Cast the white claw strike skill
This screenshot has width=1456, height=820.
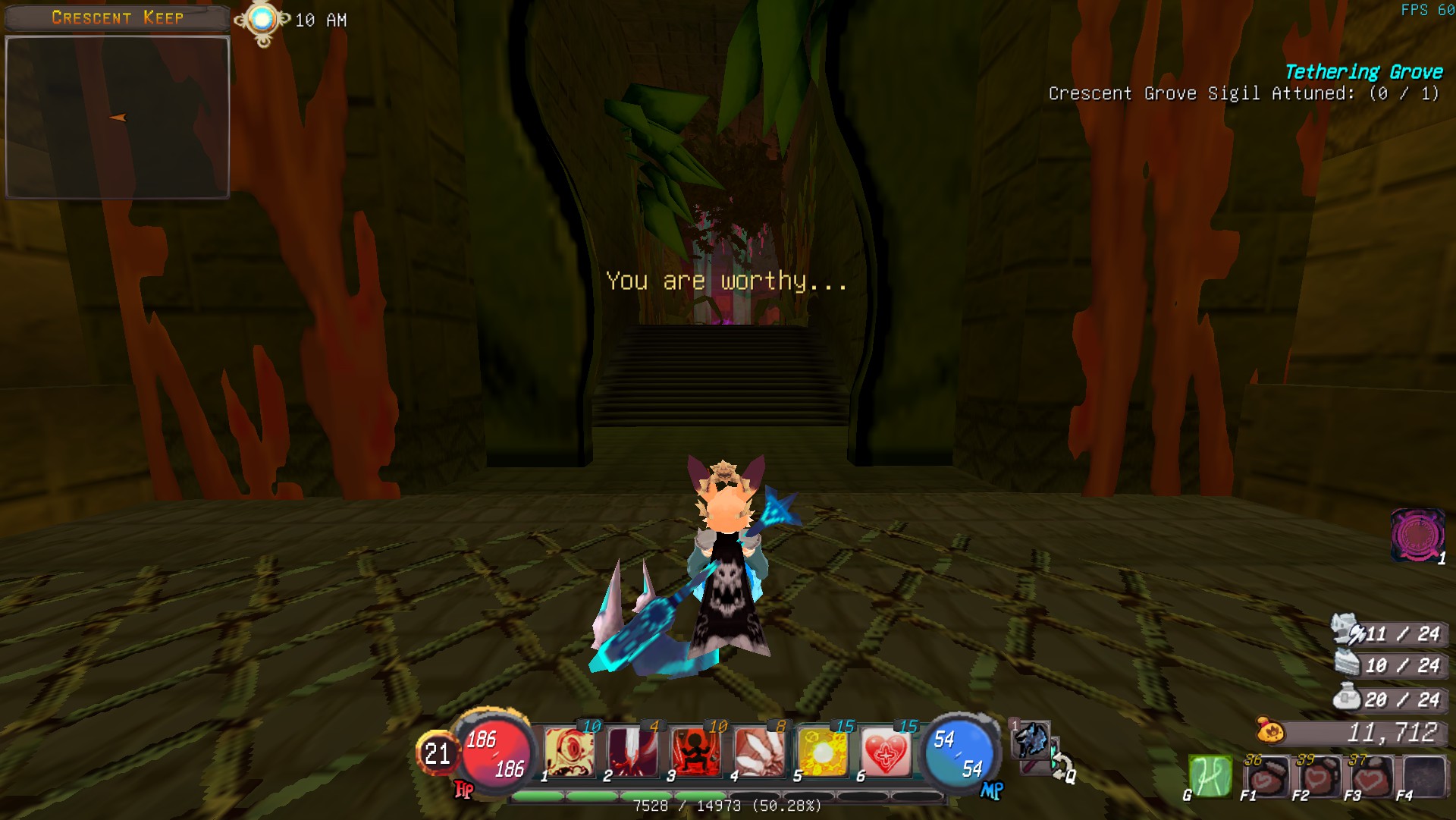(x=759, y=752)
